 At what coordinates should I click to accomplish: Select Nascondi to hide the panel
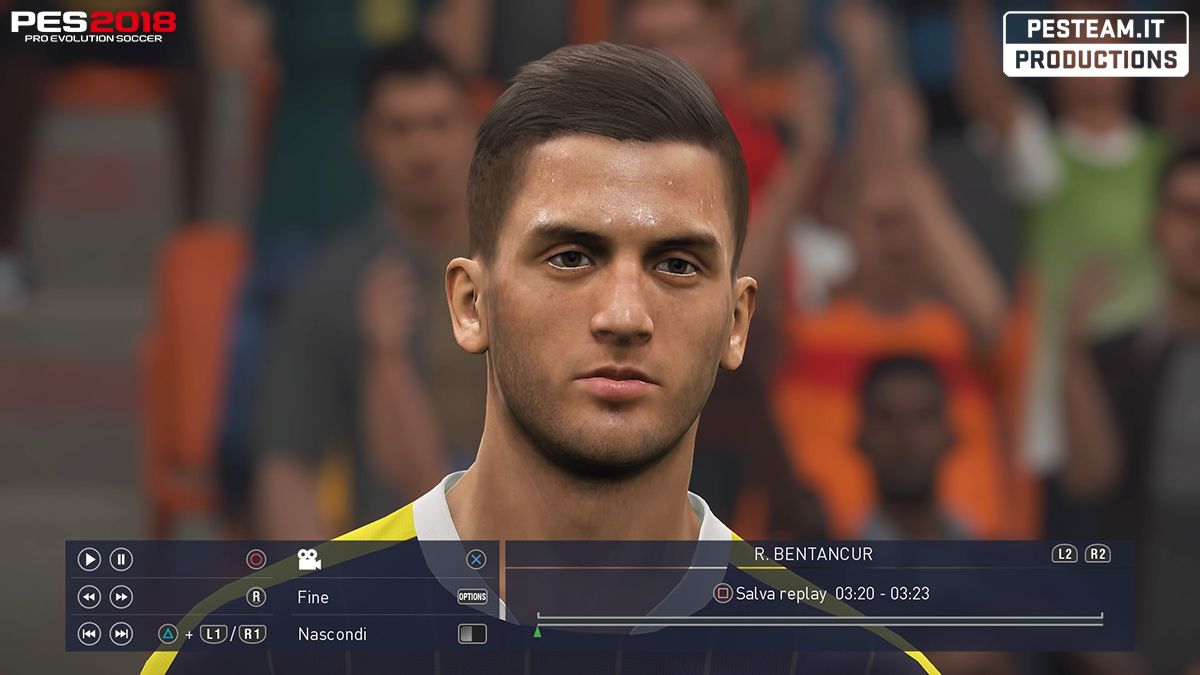coord(332,634)
